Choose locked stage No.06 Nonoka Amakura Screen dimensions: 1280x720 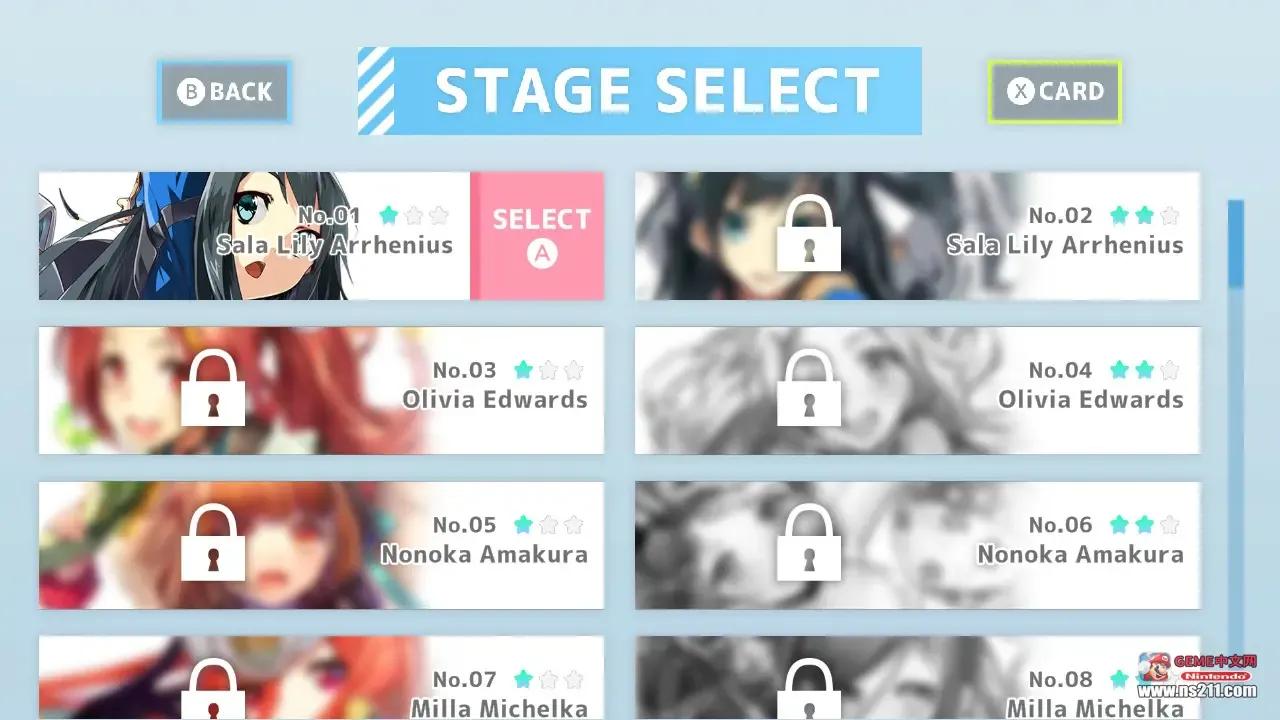point(917,545)
